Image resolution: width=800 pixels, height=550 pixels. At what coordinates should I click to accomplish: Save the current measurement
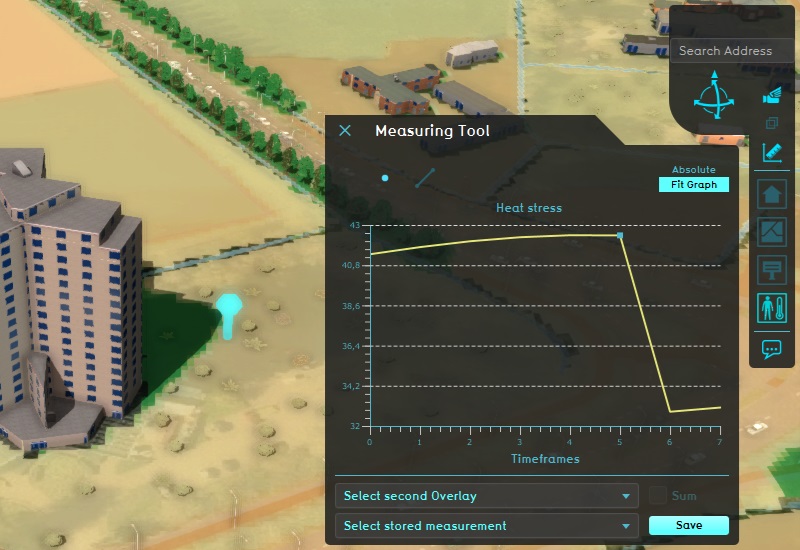(688, 526)
